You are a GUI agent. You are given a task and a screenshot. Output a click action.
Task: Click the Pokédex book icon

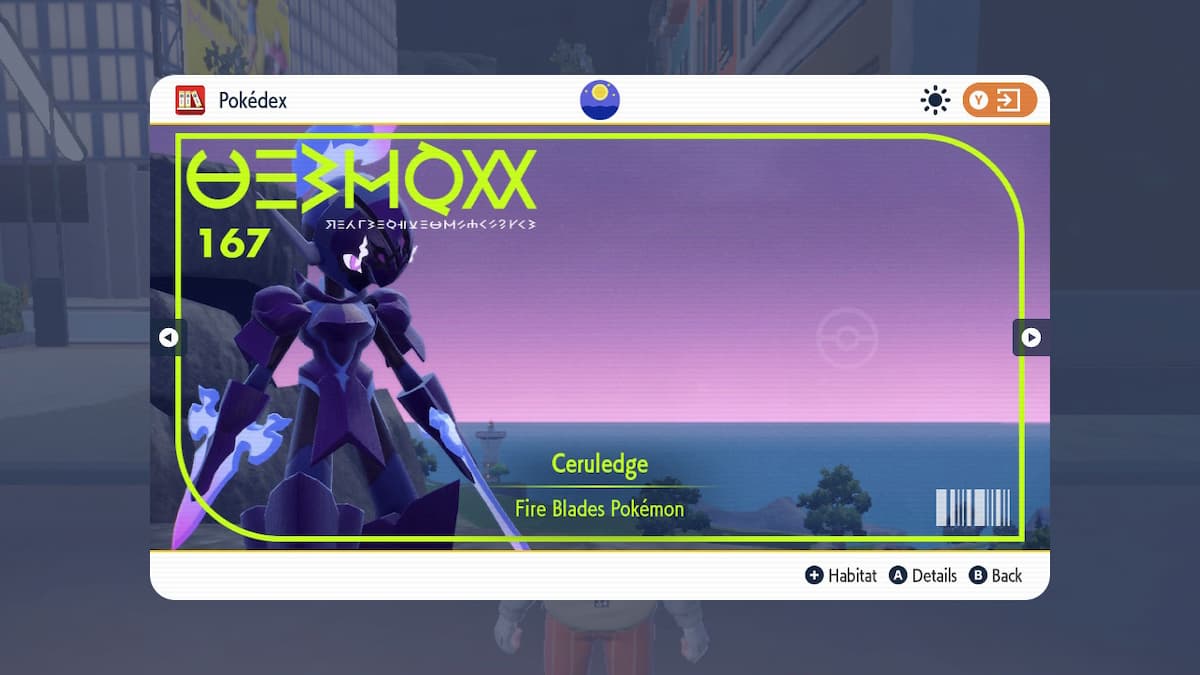pyautogui.click(x=190, y=100)
